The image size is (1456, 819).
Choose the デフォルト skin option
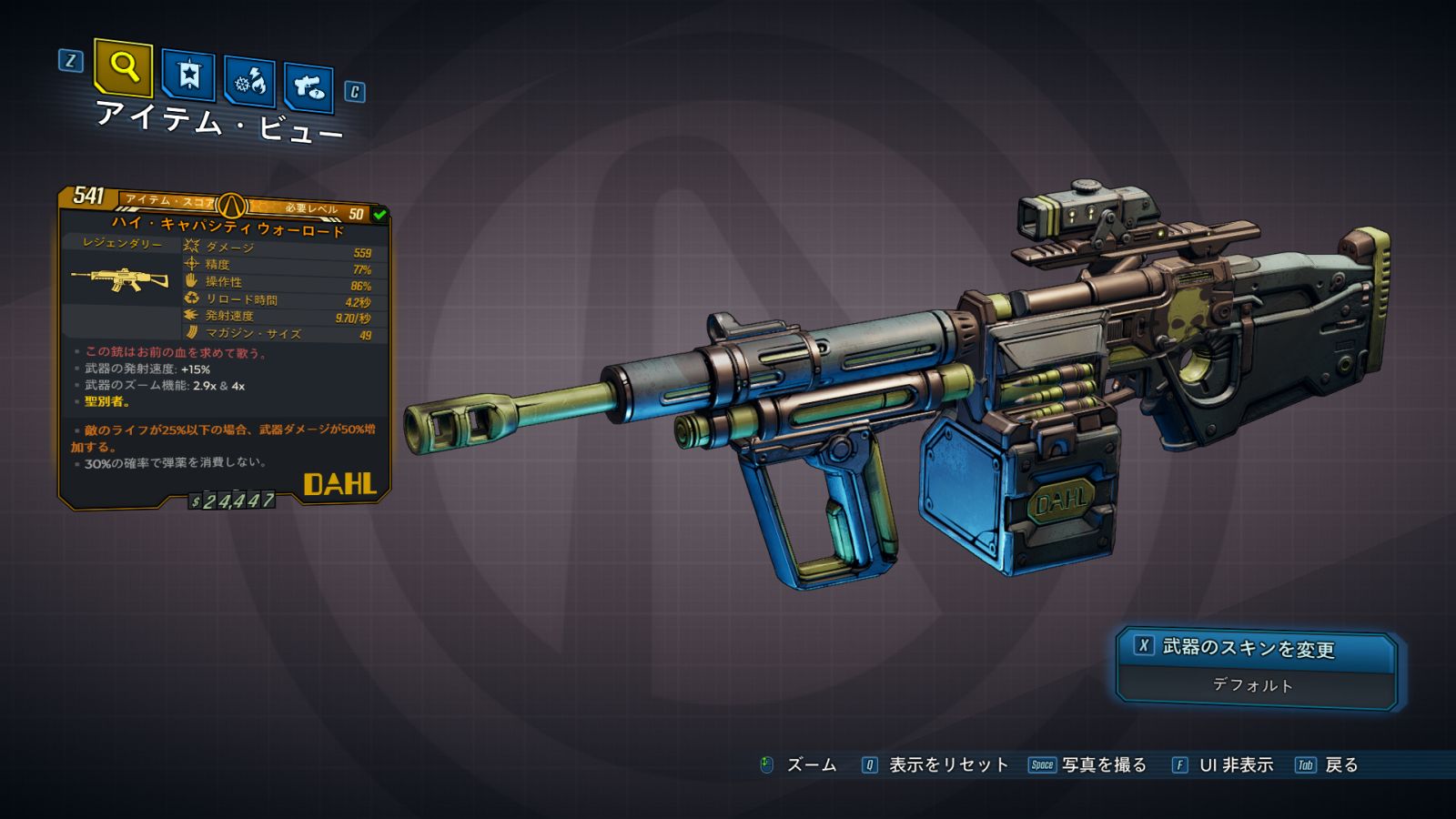(x=1253, y=685)
